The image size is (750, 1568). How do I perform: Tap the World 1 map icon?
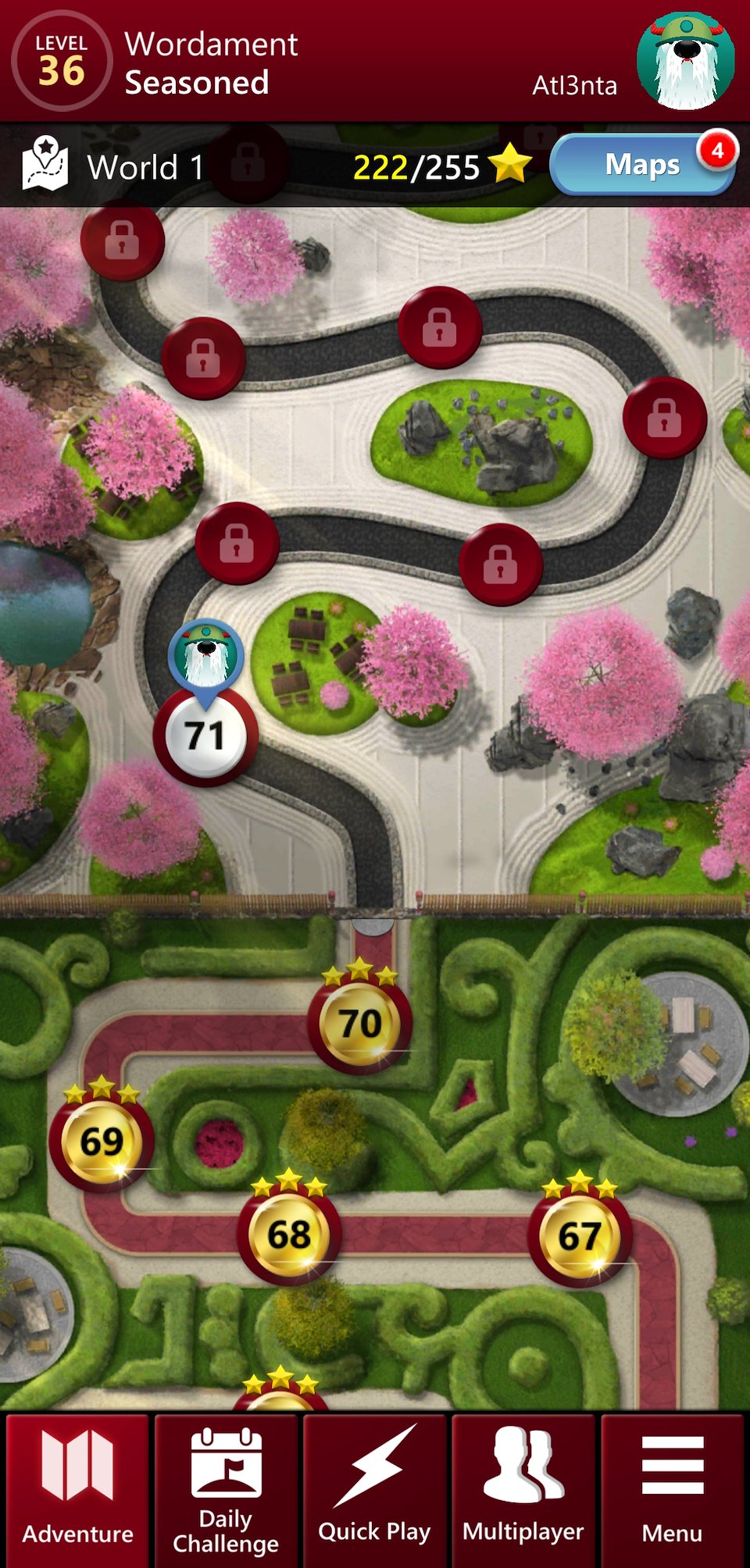[x=45, y=165]
